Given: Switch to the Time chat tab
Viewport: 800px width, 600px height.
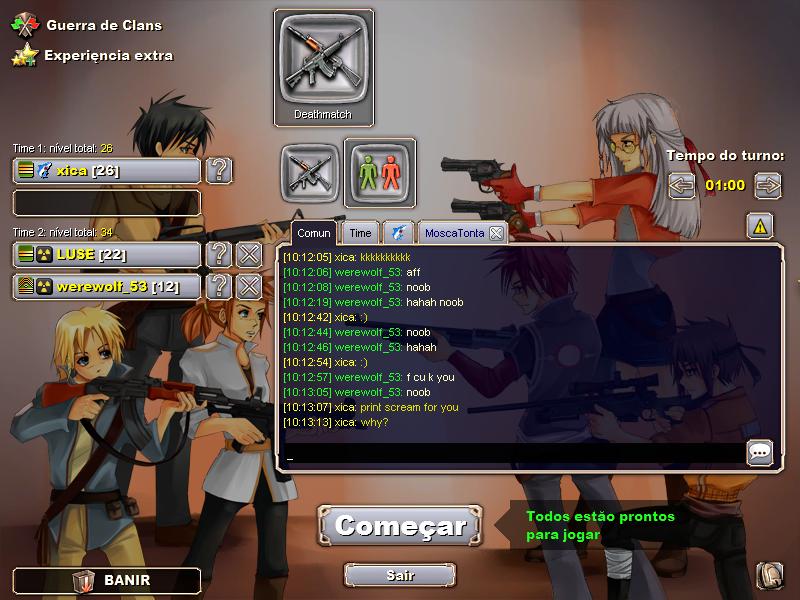Looking at the screenshot, I should click(360, 233).
